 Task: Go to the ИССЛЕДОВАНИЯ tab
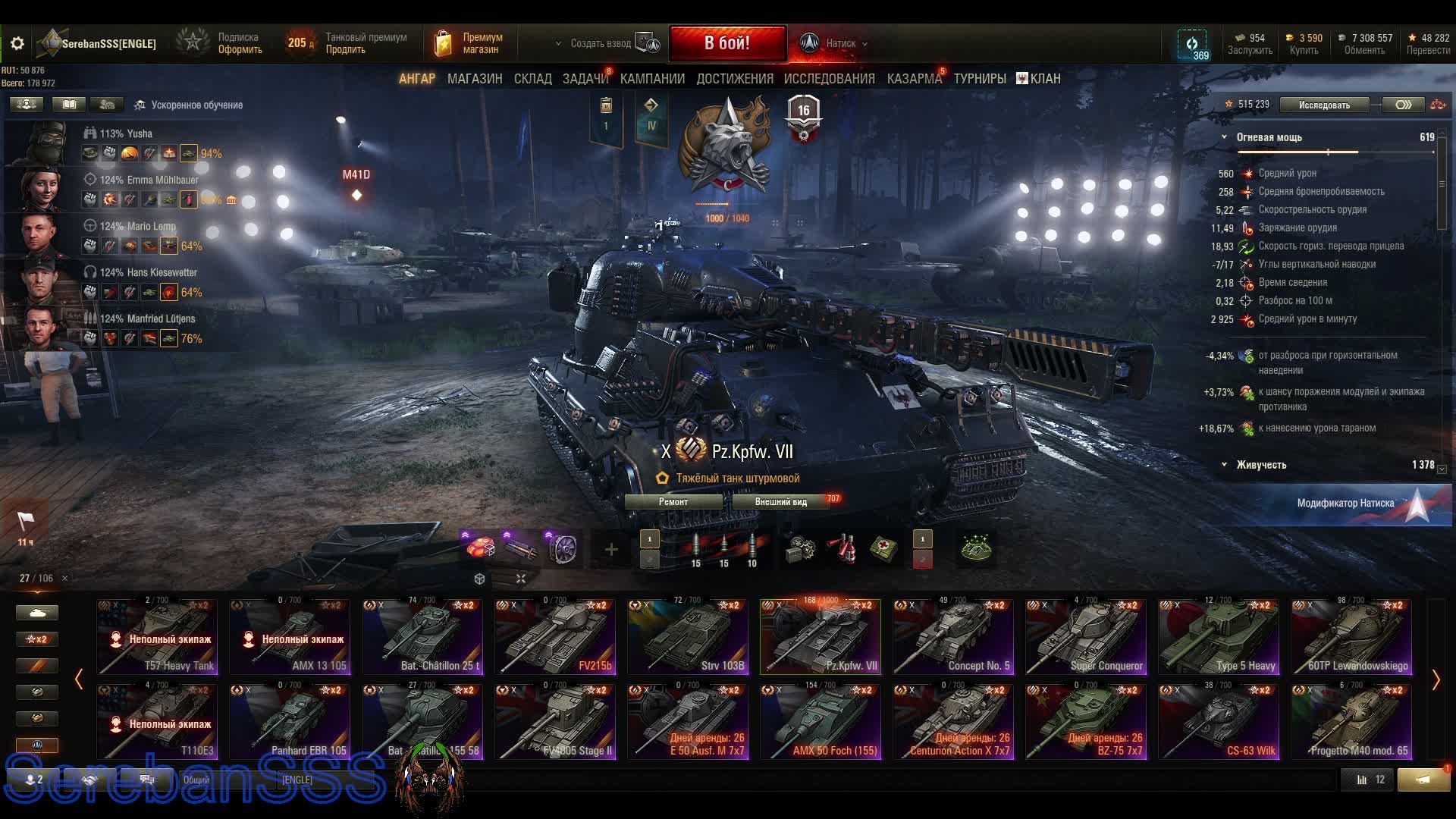point(829,79)
